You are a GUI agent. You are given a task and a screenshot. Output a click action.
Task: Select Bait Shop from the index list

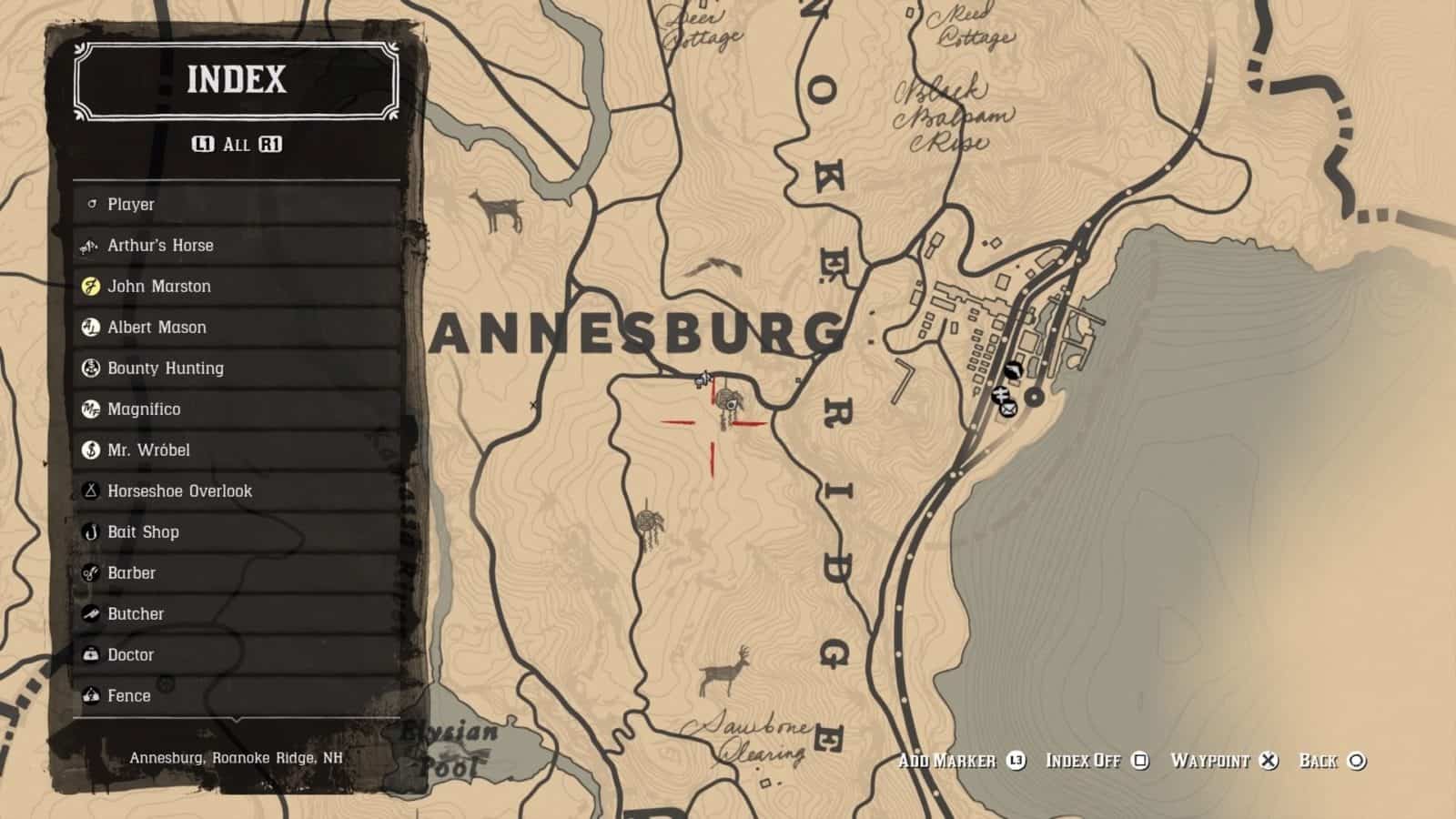click(143, 531)
